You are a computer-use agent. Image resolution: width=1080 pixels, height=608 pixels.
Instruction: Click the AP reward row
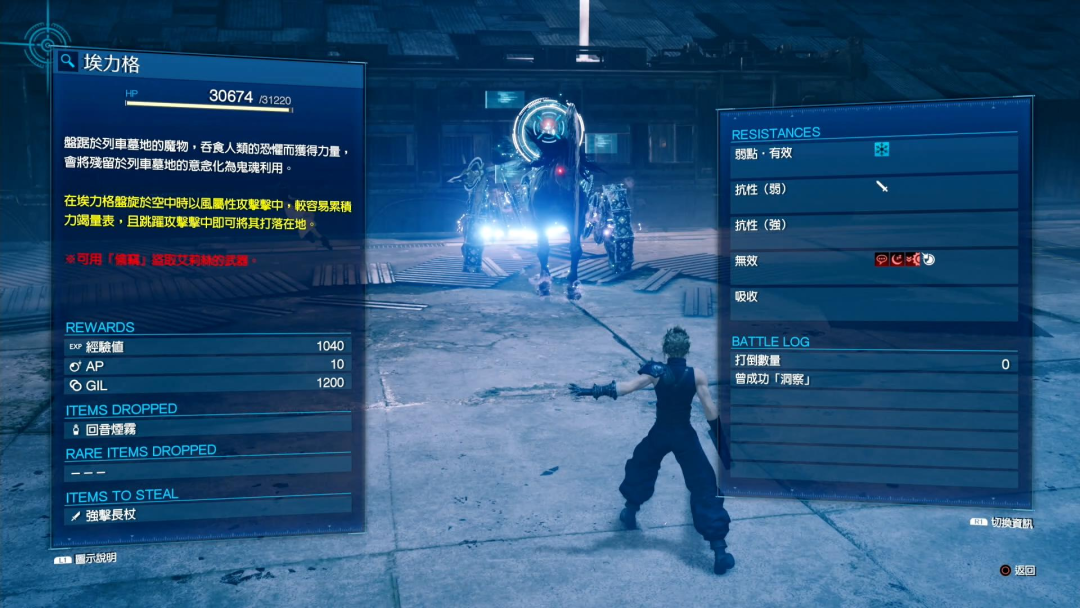click(x=208, y=365)
